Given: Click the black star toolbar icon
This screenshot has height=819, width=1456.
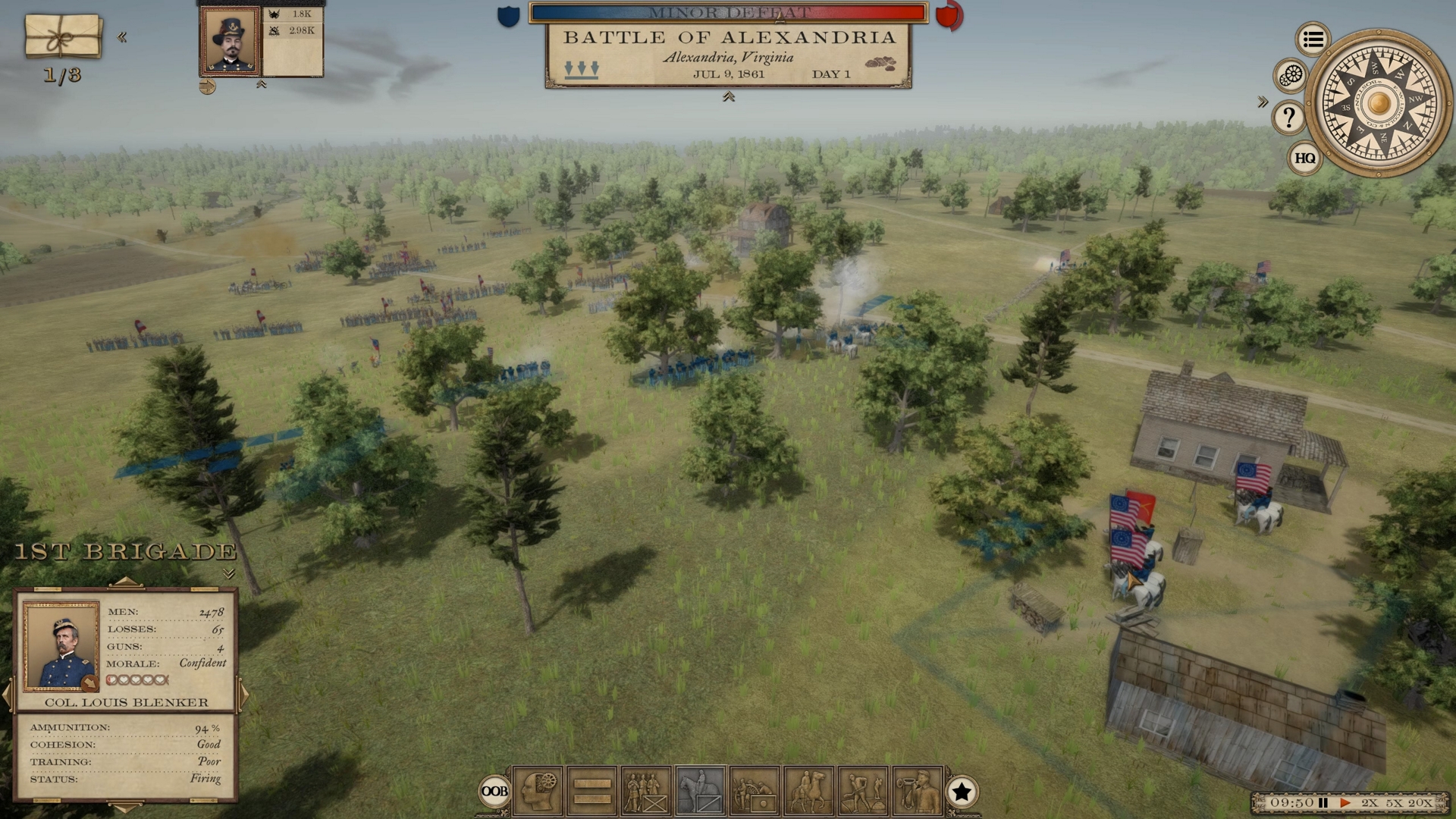Looking at the screenshot, I should [x=963, y=791].
